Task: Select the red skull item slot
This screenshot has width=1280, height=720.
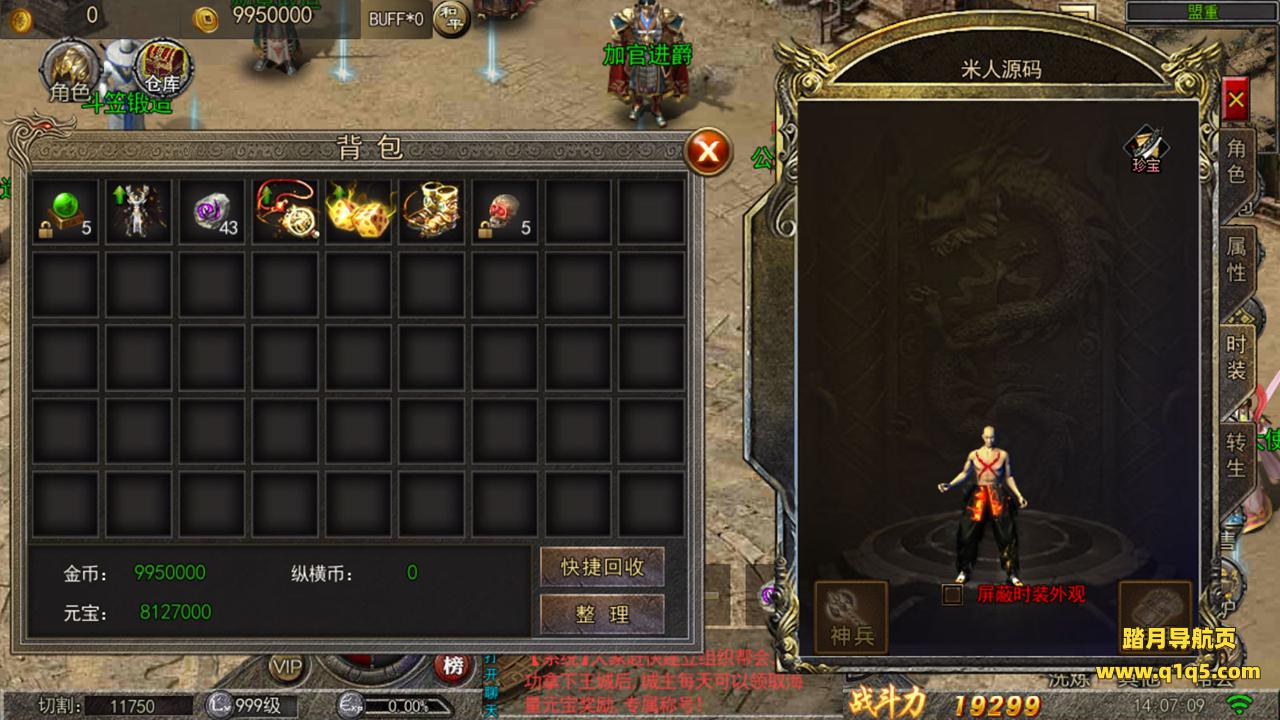Action: pos(505,211)
